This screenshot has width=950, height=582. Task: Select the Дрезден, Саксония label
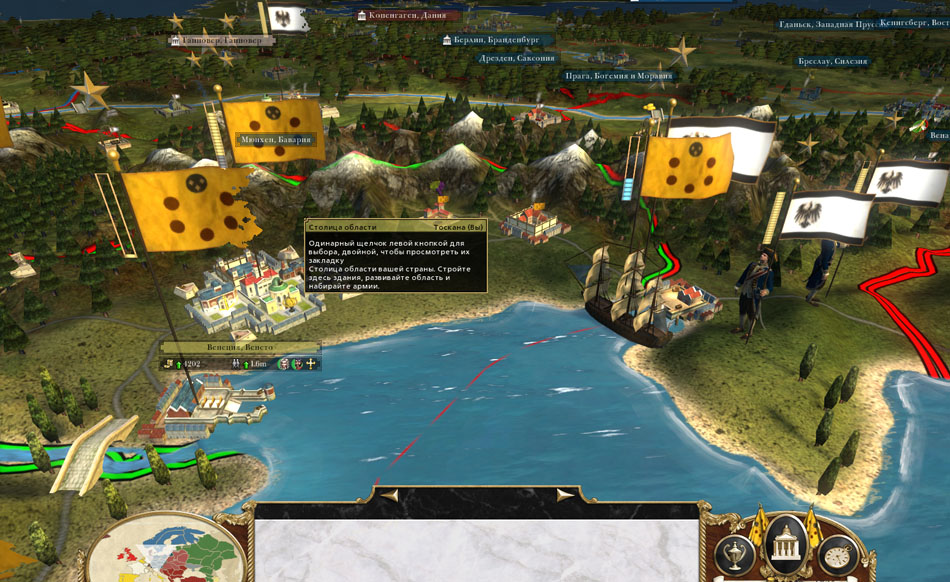(516, 58)
